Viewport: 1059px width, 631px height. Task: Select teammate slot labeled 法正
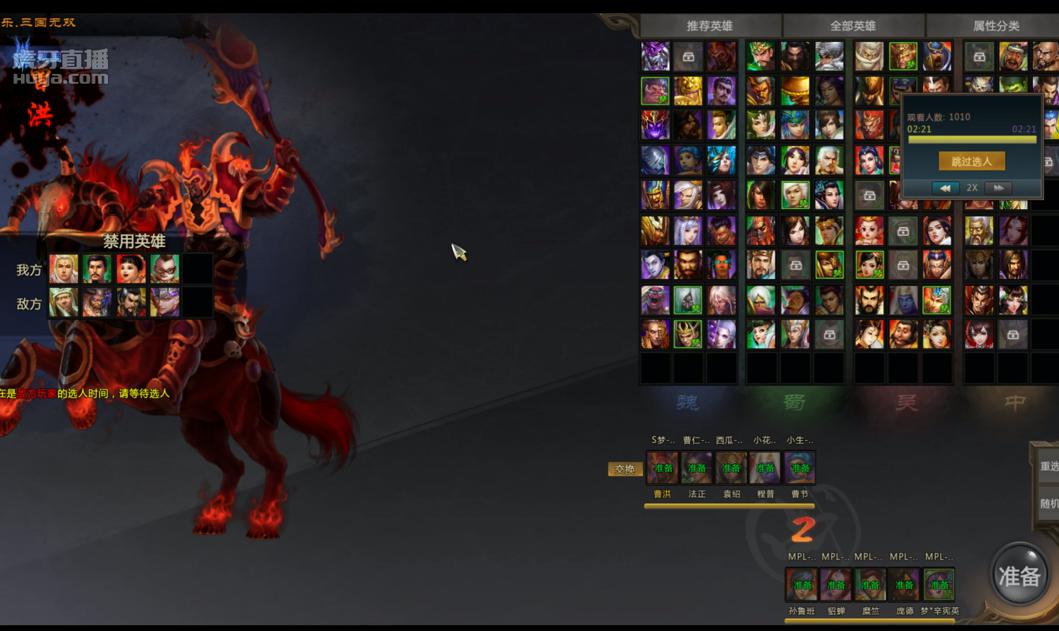[697, 468]
